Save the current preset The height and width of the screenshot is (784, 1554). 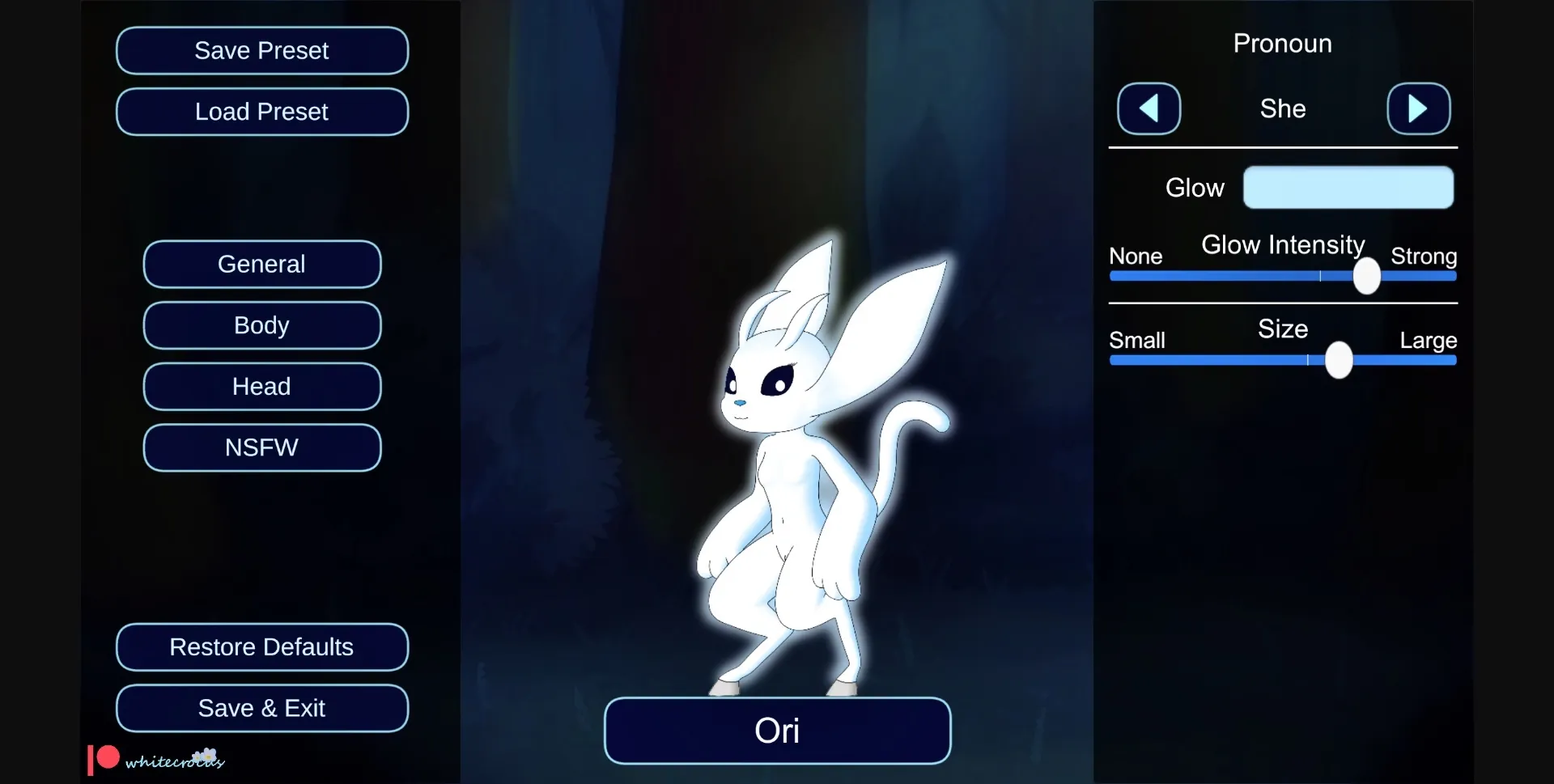pyautogui.click(x=261, y=50)
